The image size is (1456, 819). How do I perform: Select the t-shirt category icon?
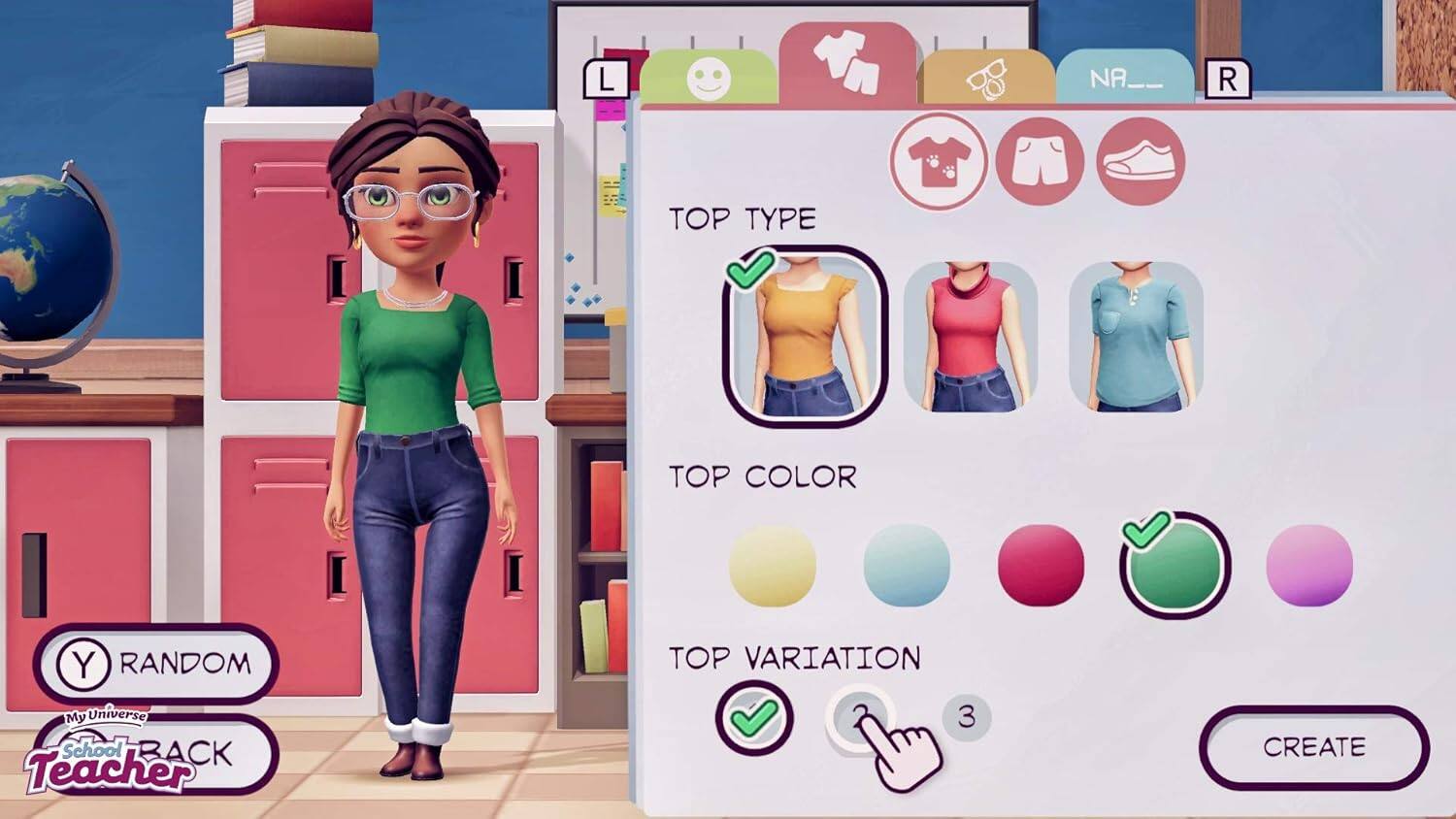[x=940, y=160]
